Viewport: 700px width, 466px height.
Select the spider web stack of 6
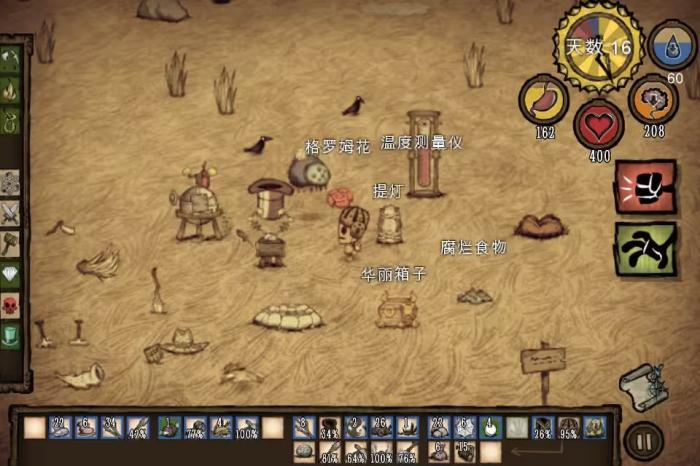(464, 427)
